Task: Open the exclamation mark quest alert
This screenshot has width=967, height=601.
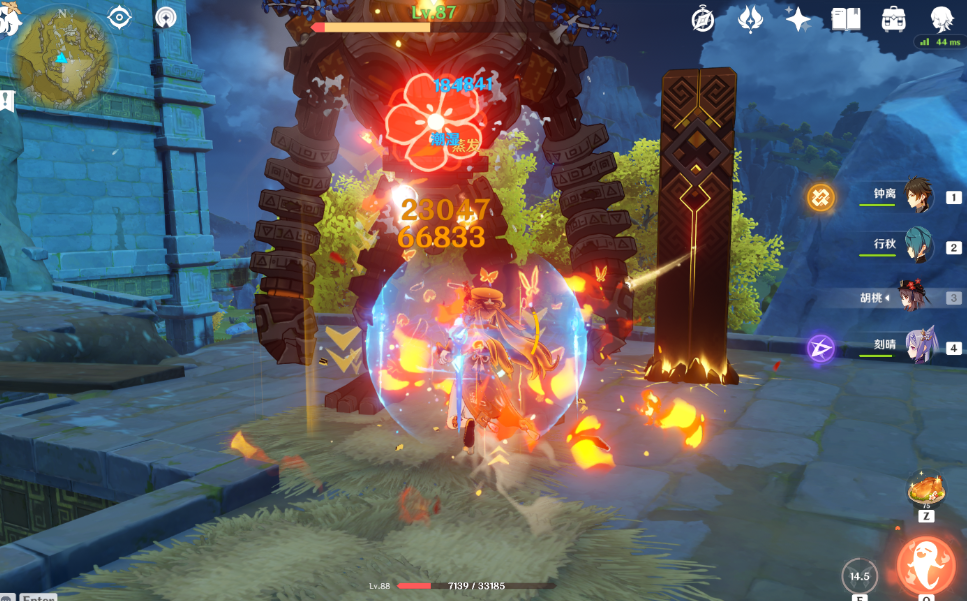Action: point(7,100)
